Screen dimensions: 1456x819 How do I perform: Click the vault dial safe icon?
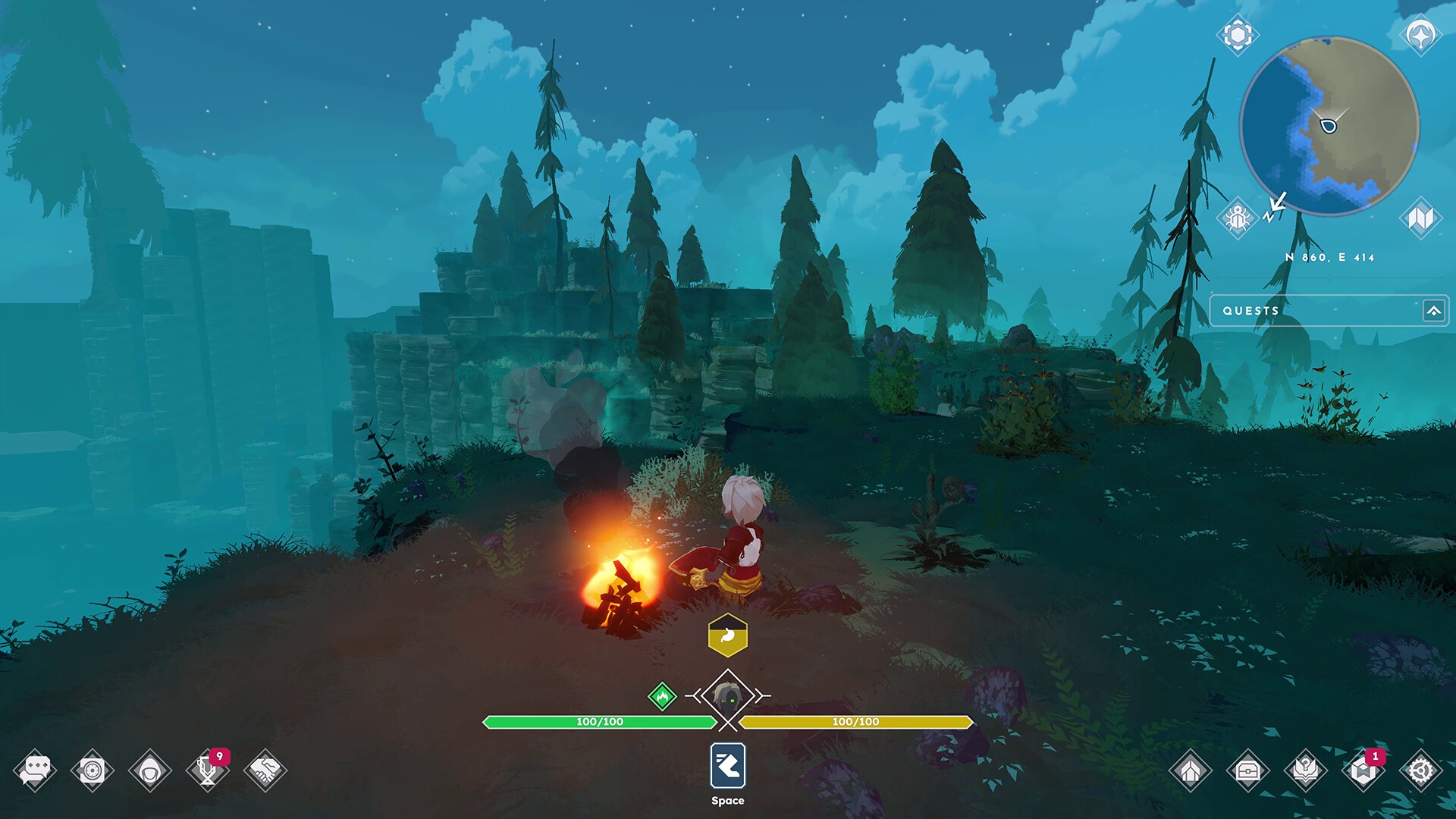93,770
